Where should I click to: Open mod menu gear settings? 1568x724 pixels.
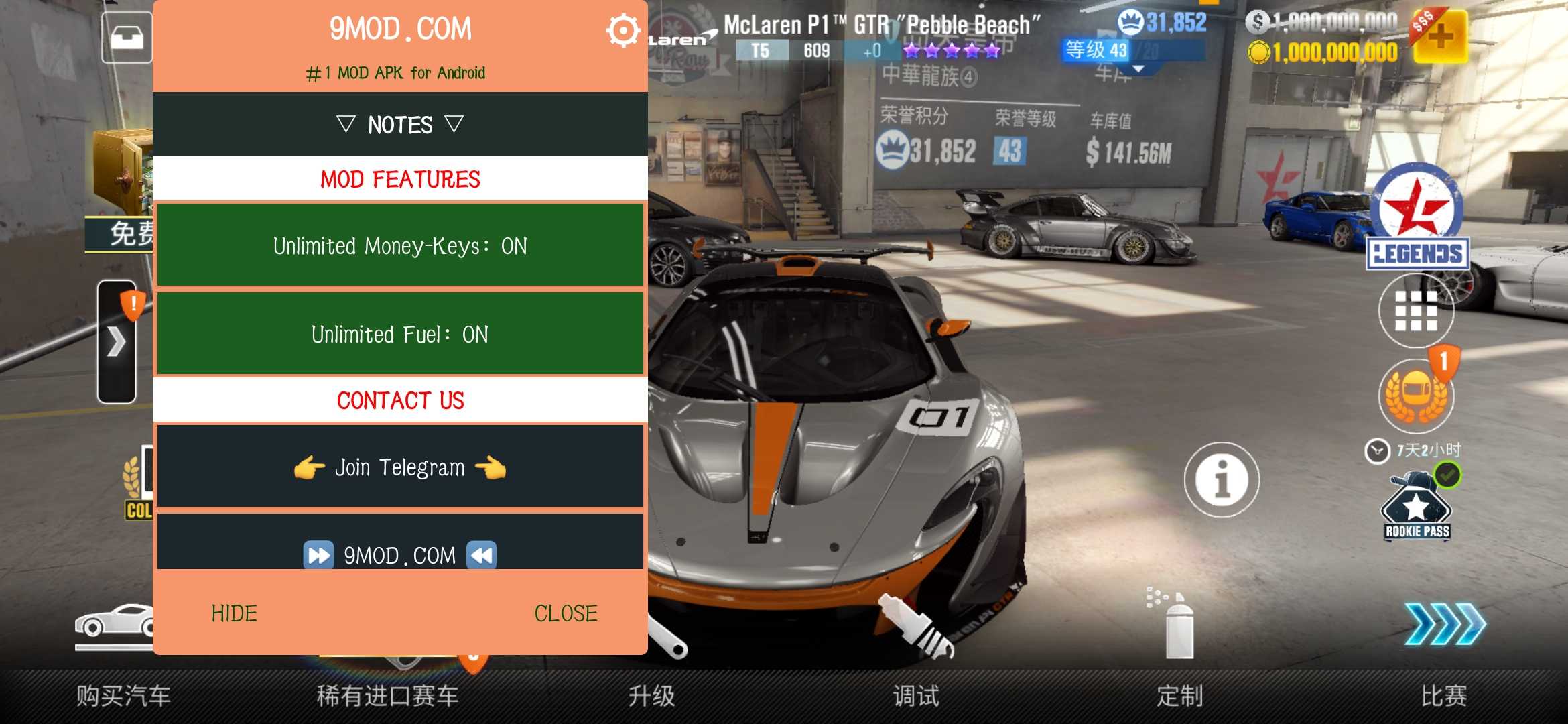(x=623, y=31)
